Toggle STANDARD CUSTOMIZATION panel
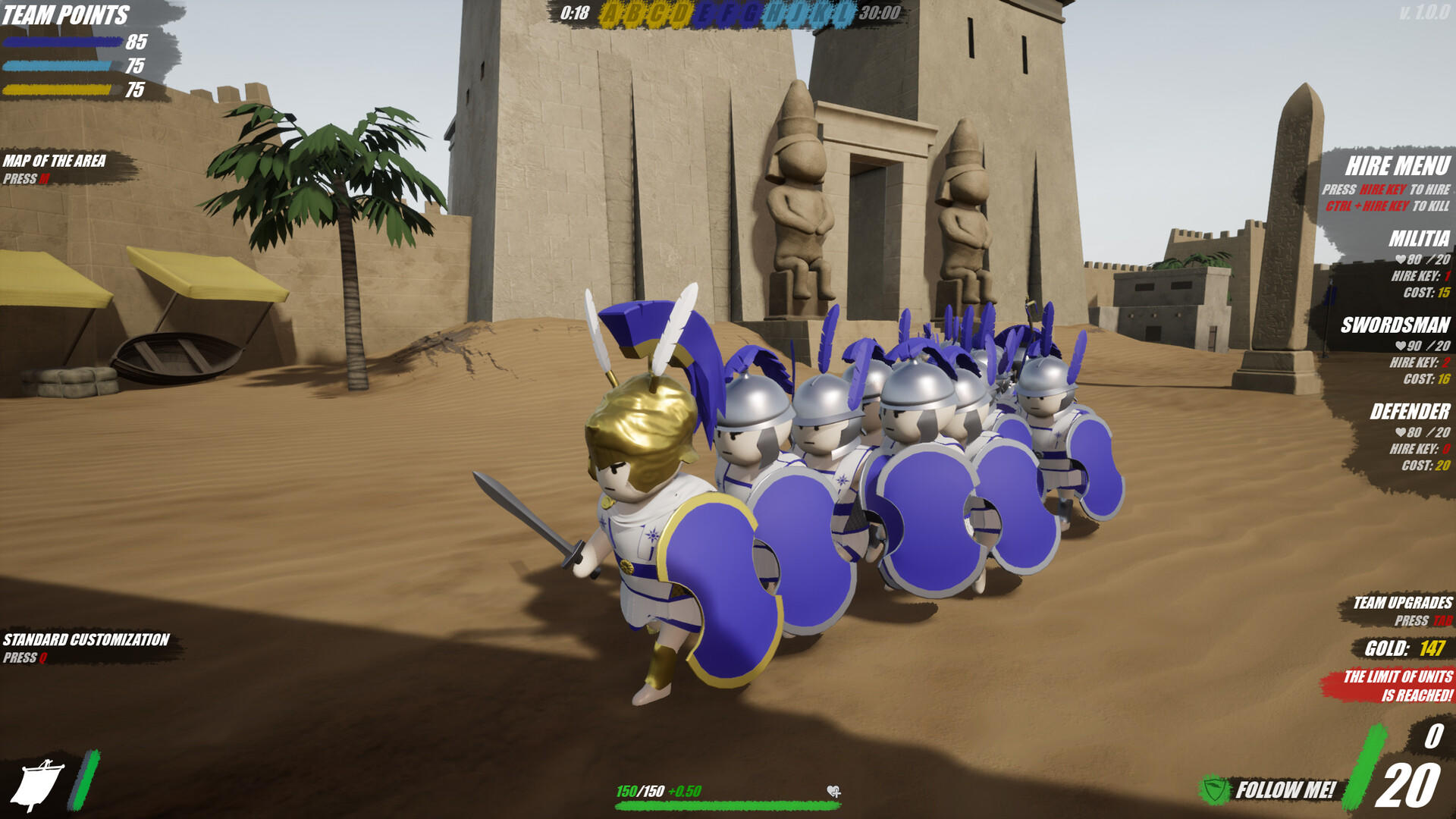 (86, 639)
